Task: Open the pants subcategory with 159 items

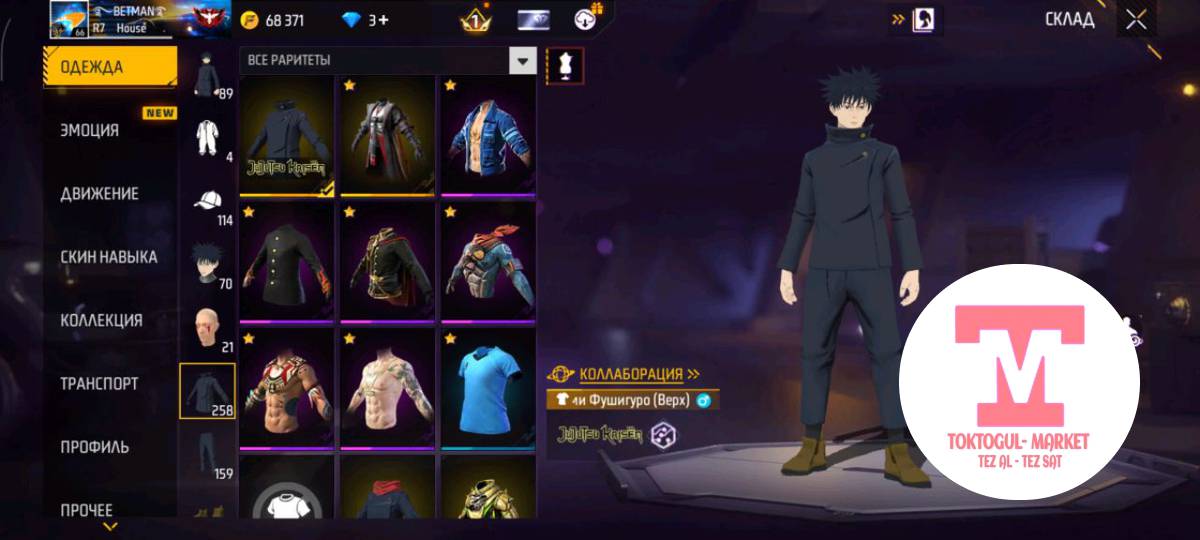Action: click(209, 455)
